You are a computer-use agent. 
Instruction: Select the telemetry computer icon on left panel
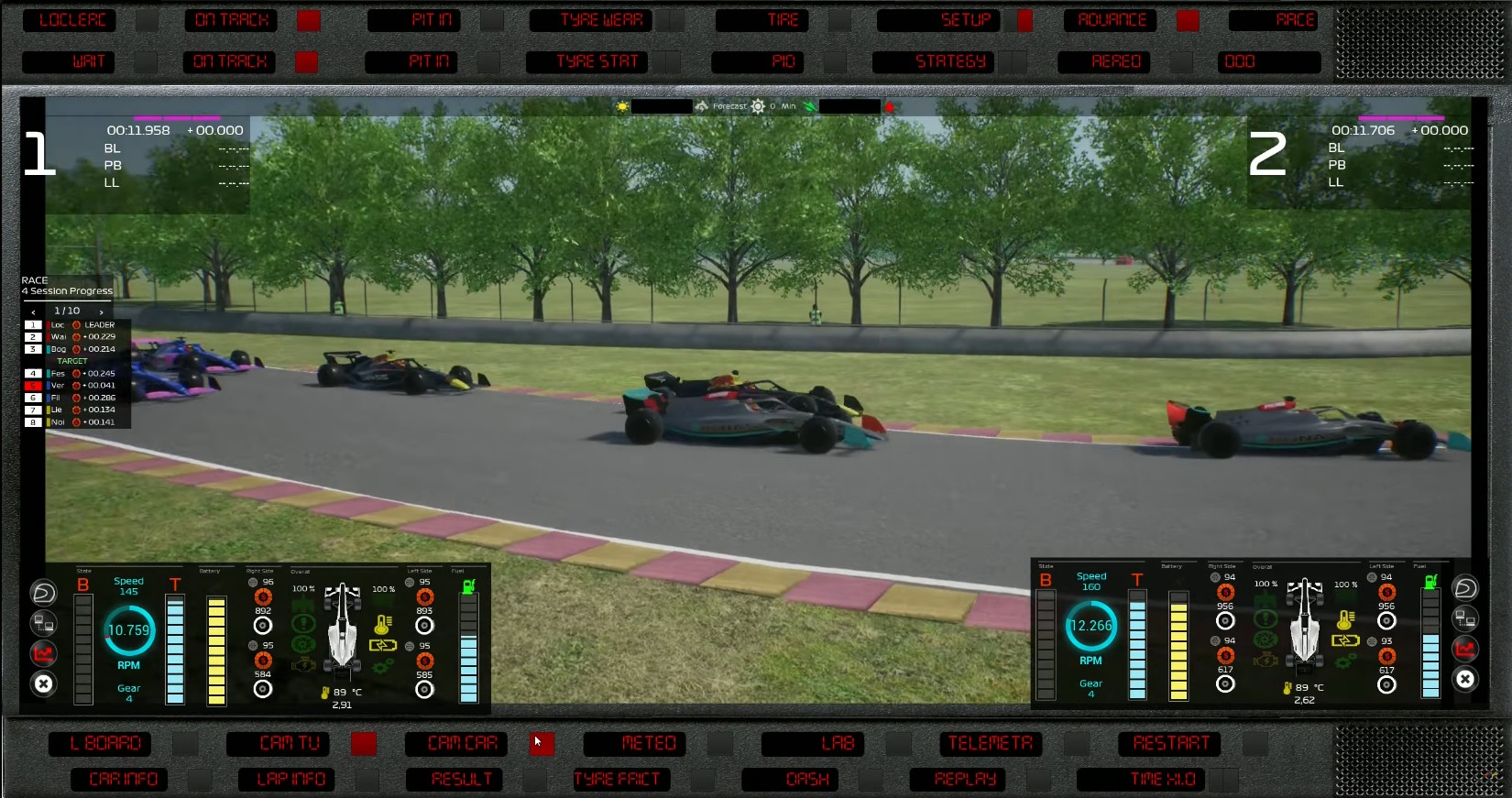43,623
